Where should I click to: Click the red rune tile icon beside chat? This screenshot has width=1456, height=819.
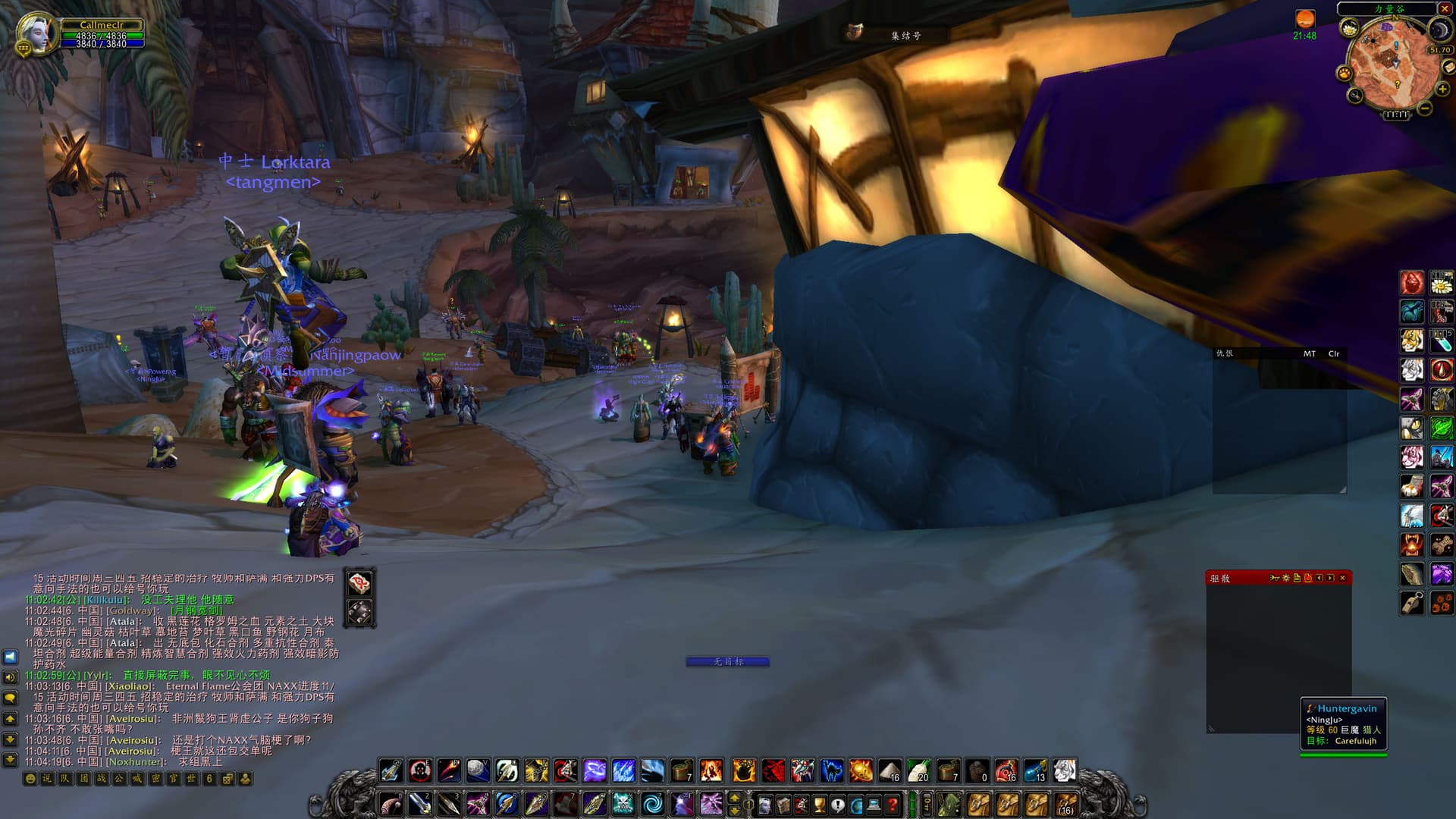(x=360, y=582)
